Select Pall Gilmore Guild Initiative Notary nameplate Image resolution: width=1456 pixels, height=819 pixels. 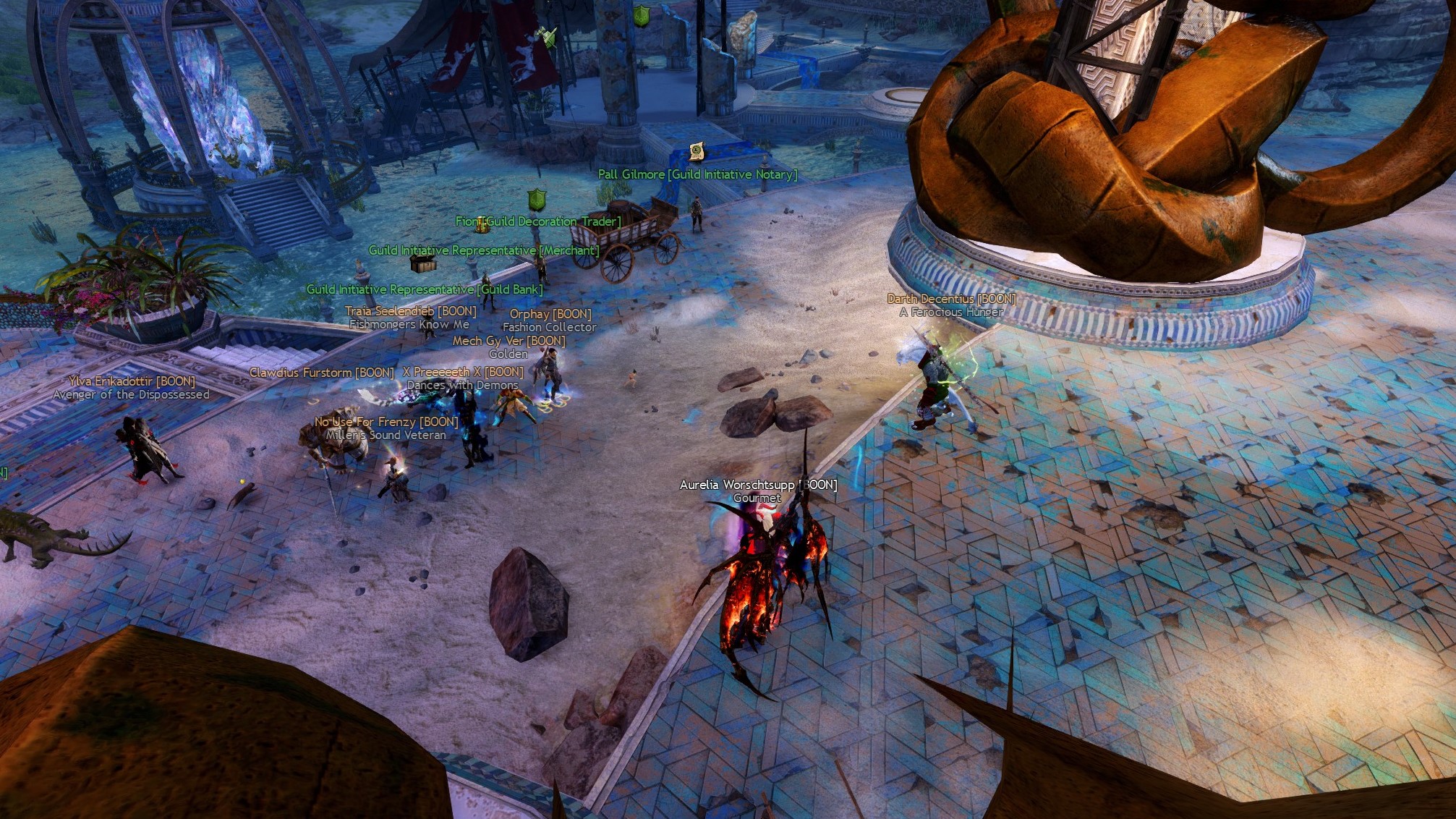(x=697, y=174)
